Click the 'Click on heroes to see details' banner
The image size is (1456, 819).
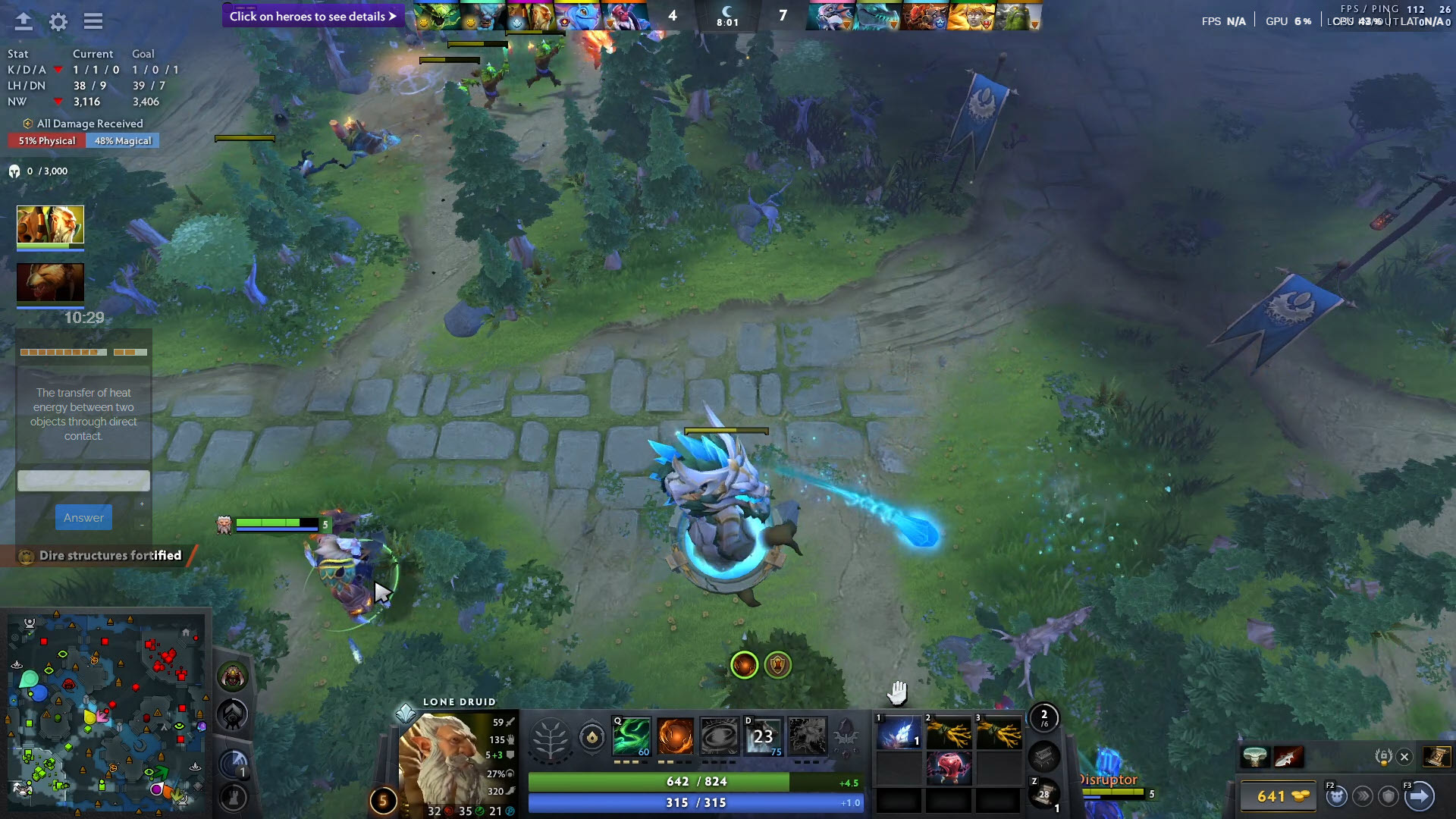[312, 16]
